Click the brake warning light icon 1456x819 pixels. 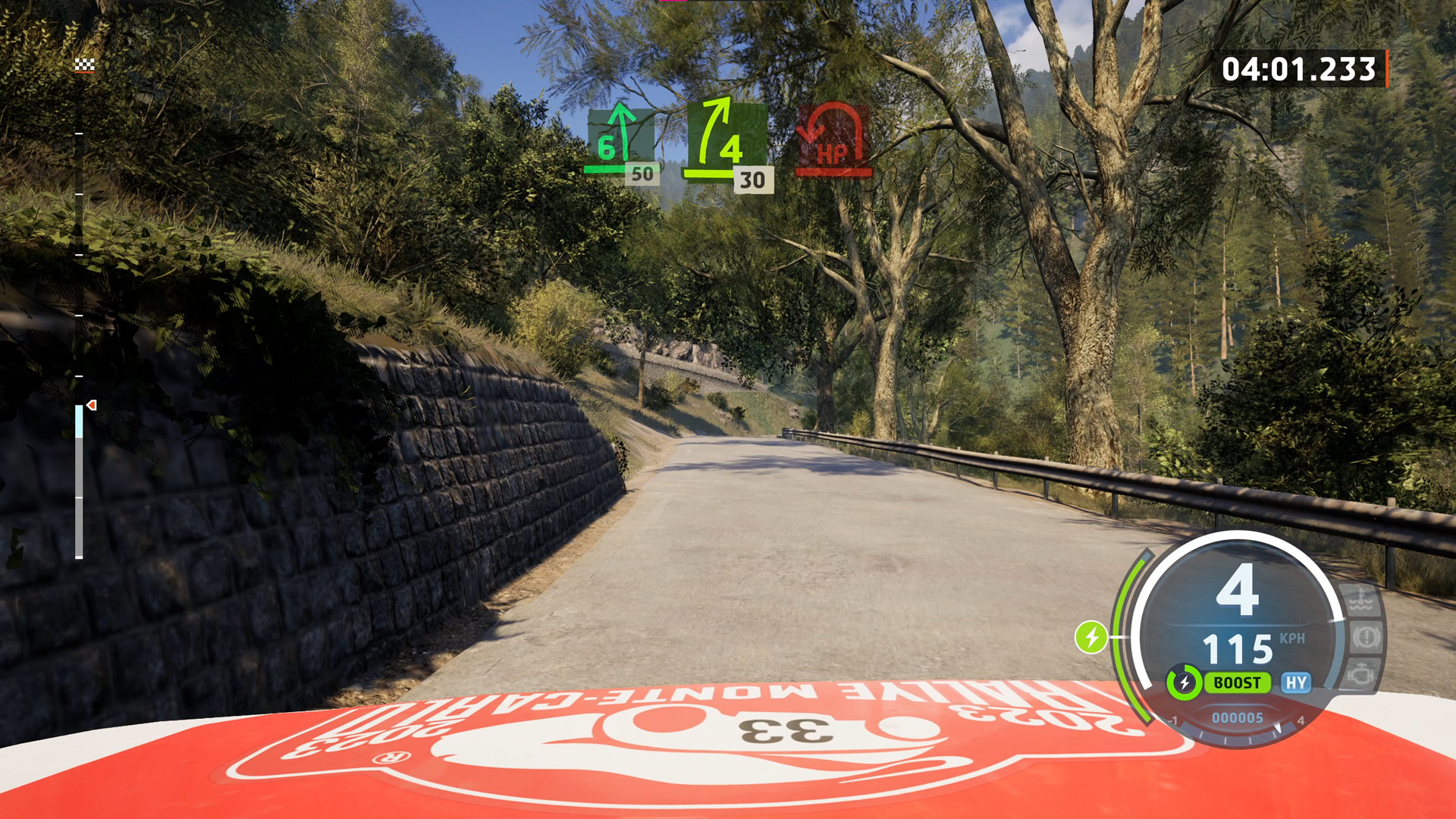click(x=1366, y=637)
